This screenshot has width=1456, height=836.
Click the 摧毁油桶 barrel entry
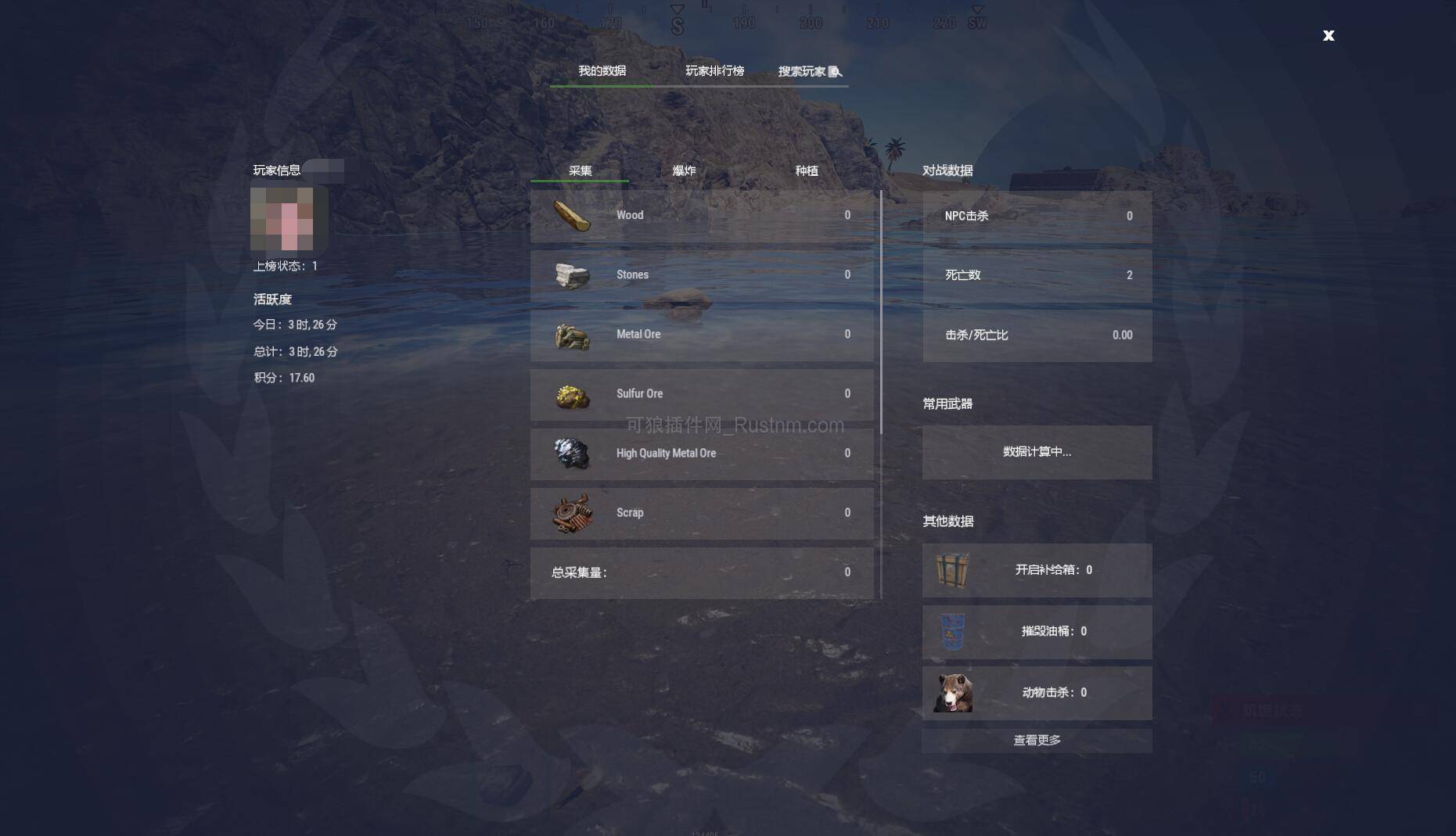(1037, 632)
